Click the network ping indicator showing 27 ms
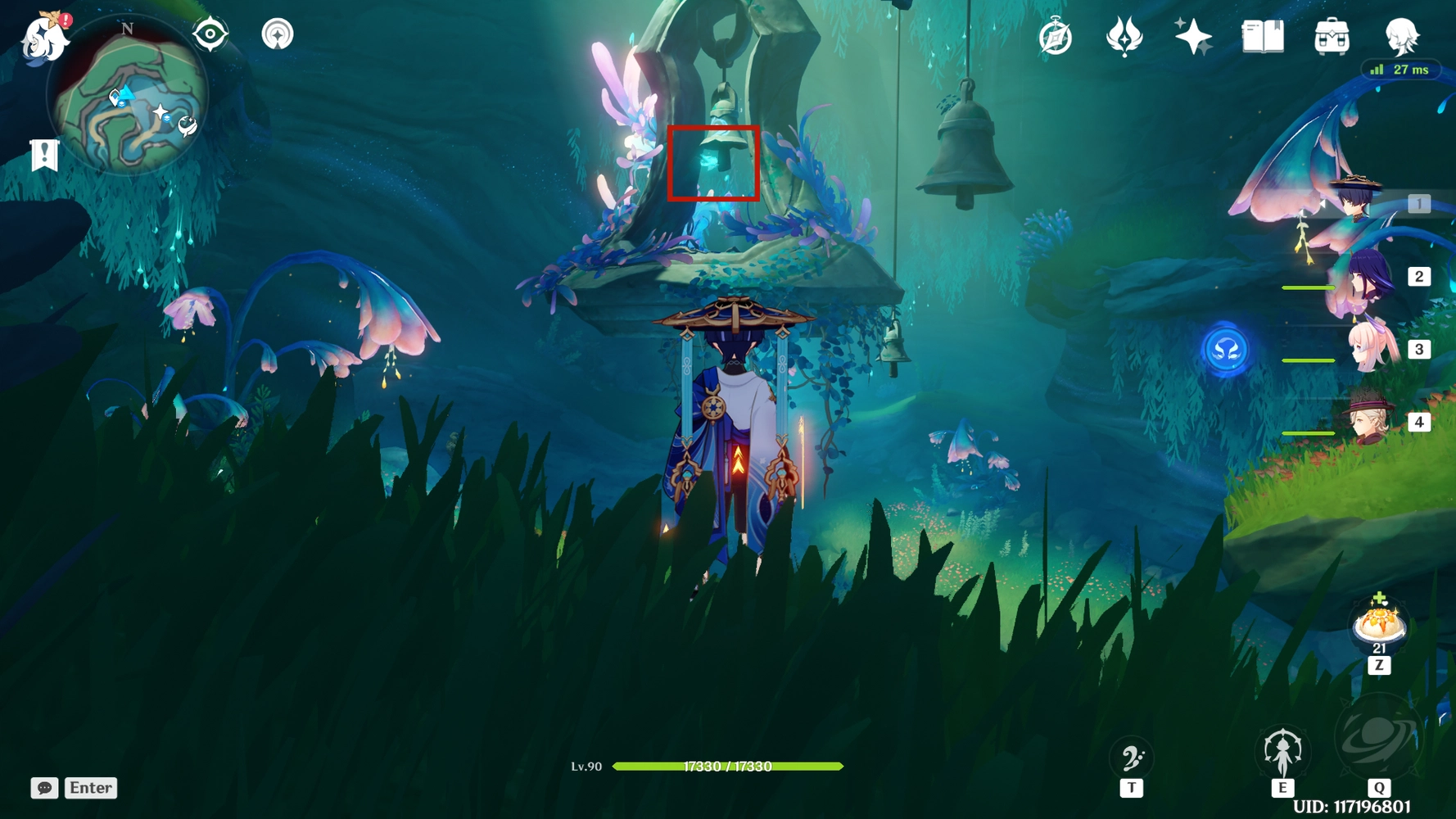This screenshot has height=819, width=1456. coord(1402,70)
